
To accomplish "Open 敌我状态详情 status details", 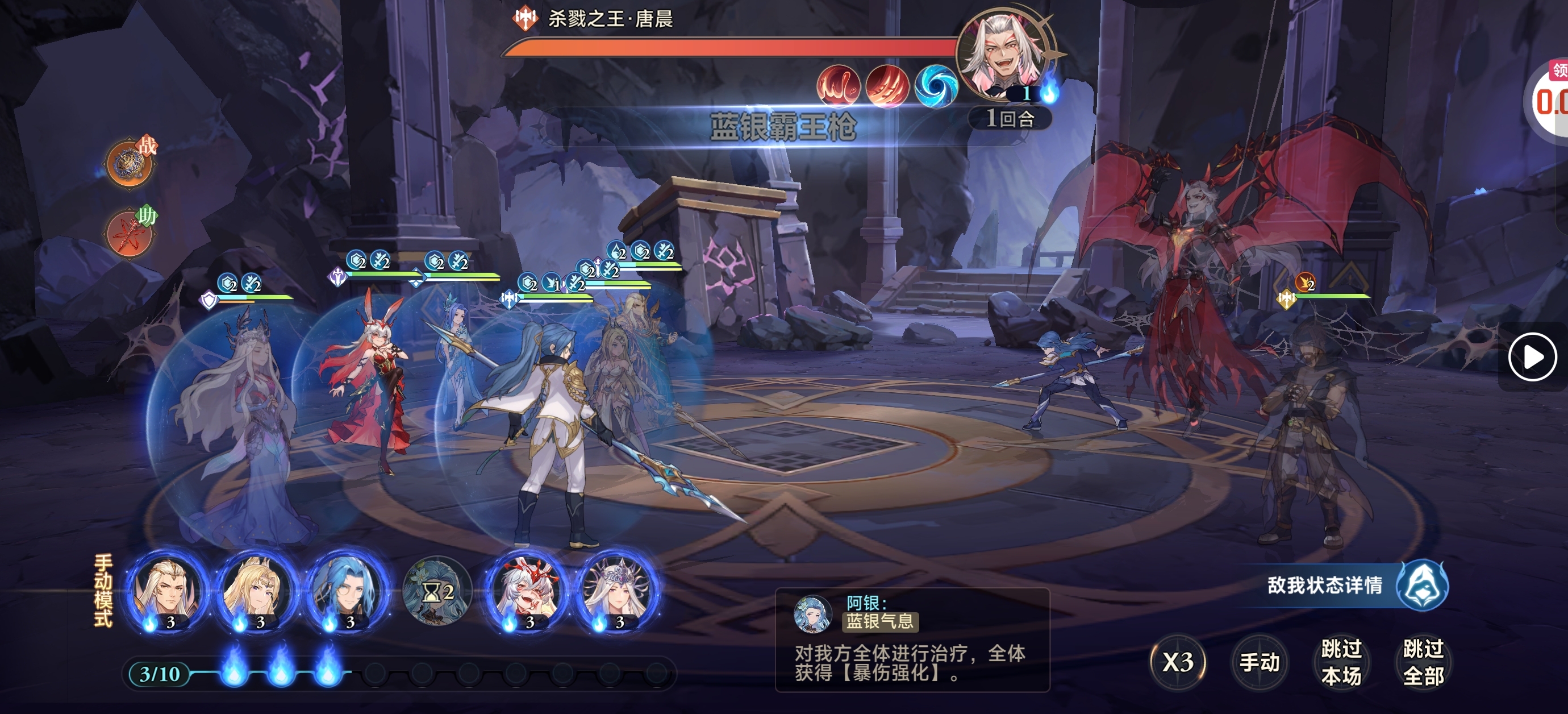I will 1356,586.
